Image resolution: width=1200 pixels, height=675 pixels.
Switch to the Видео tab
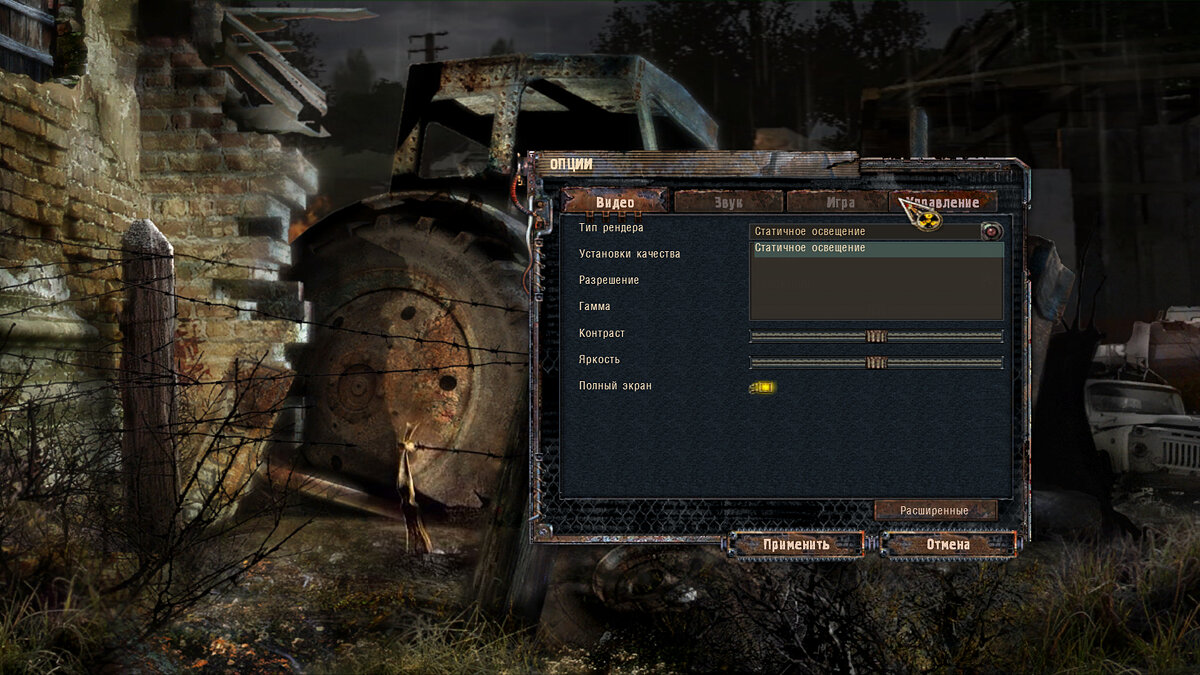click(615, 202)
